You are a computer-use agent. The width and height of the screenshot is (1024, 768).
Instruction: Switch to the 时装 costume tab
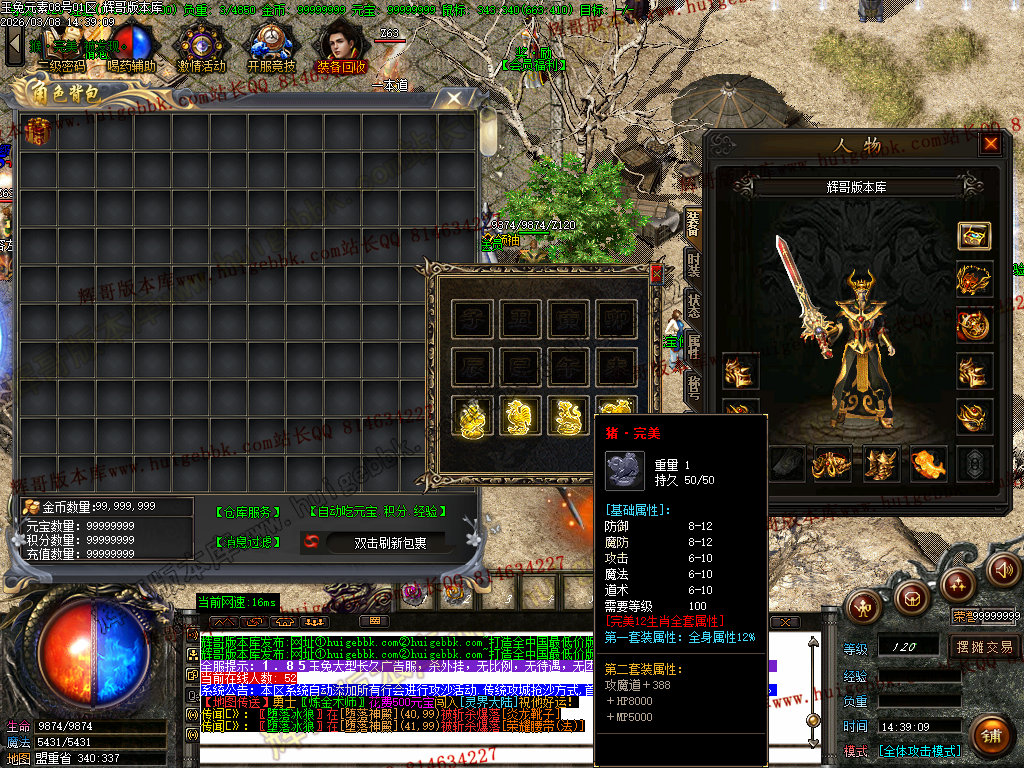pyautogui.click(x=694, y=263)
